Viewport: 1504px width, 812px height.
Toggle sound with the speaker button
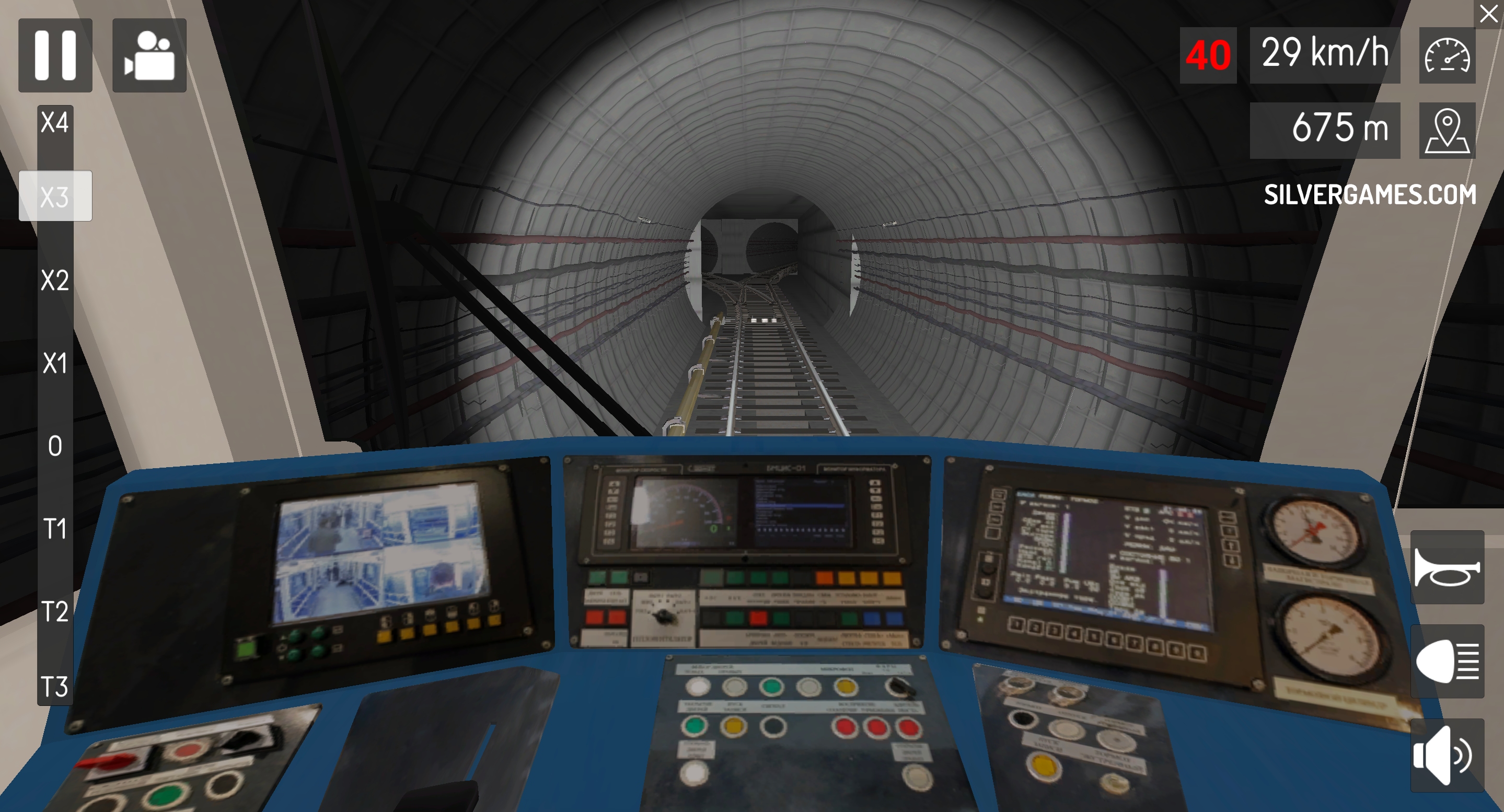1447,756
